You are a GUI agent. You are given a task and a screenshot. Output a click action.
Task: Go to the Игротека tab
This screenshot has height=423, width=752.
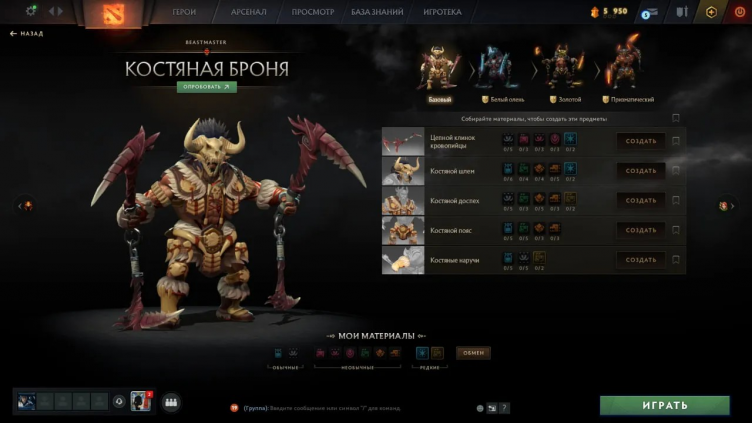pyautogui.click(x=443, y=12)
